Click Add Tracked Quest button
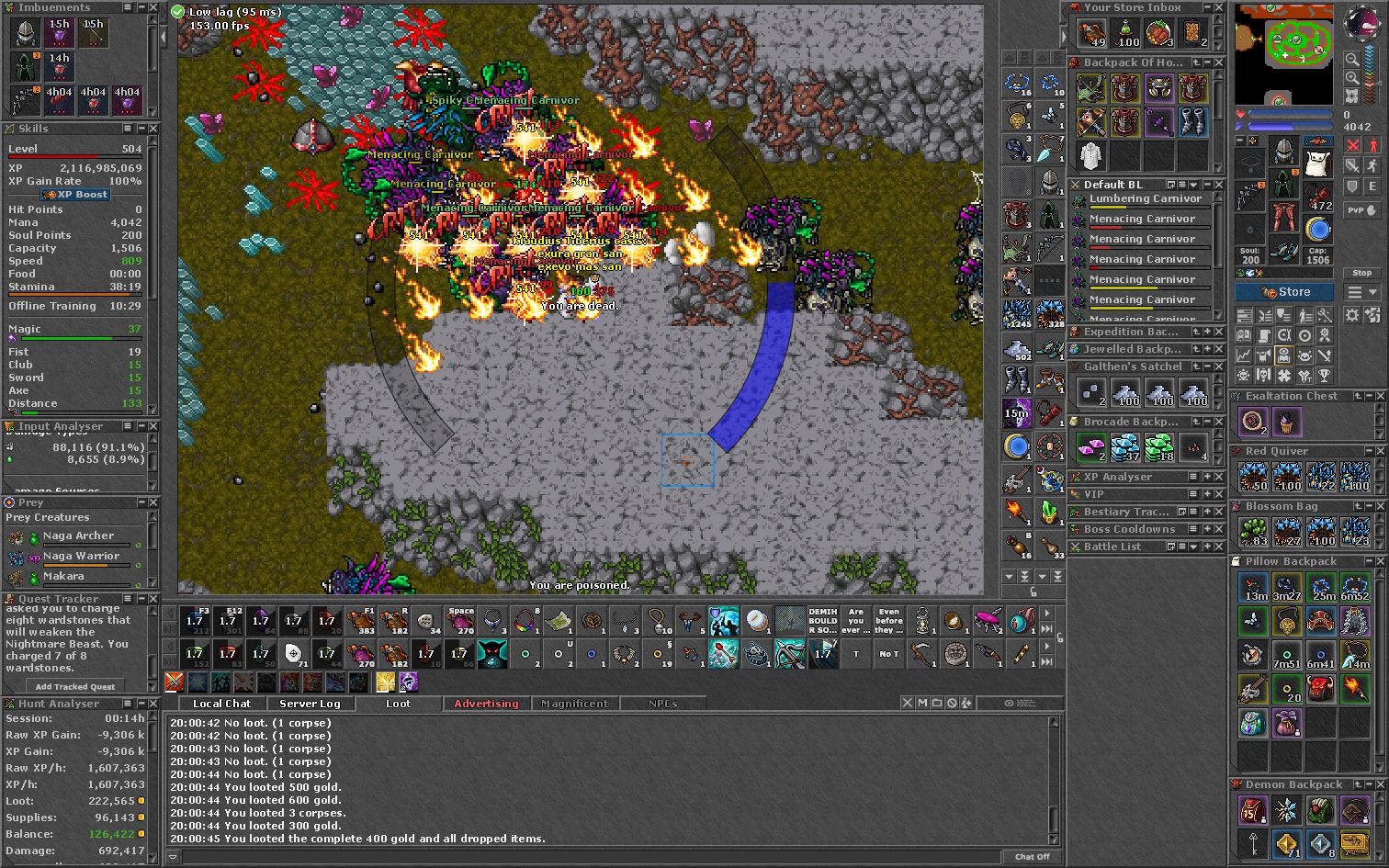The width and height of the screenshot is (1389, 868). click(75, 686)
